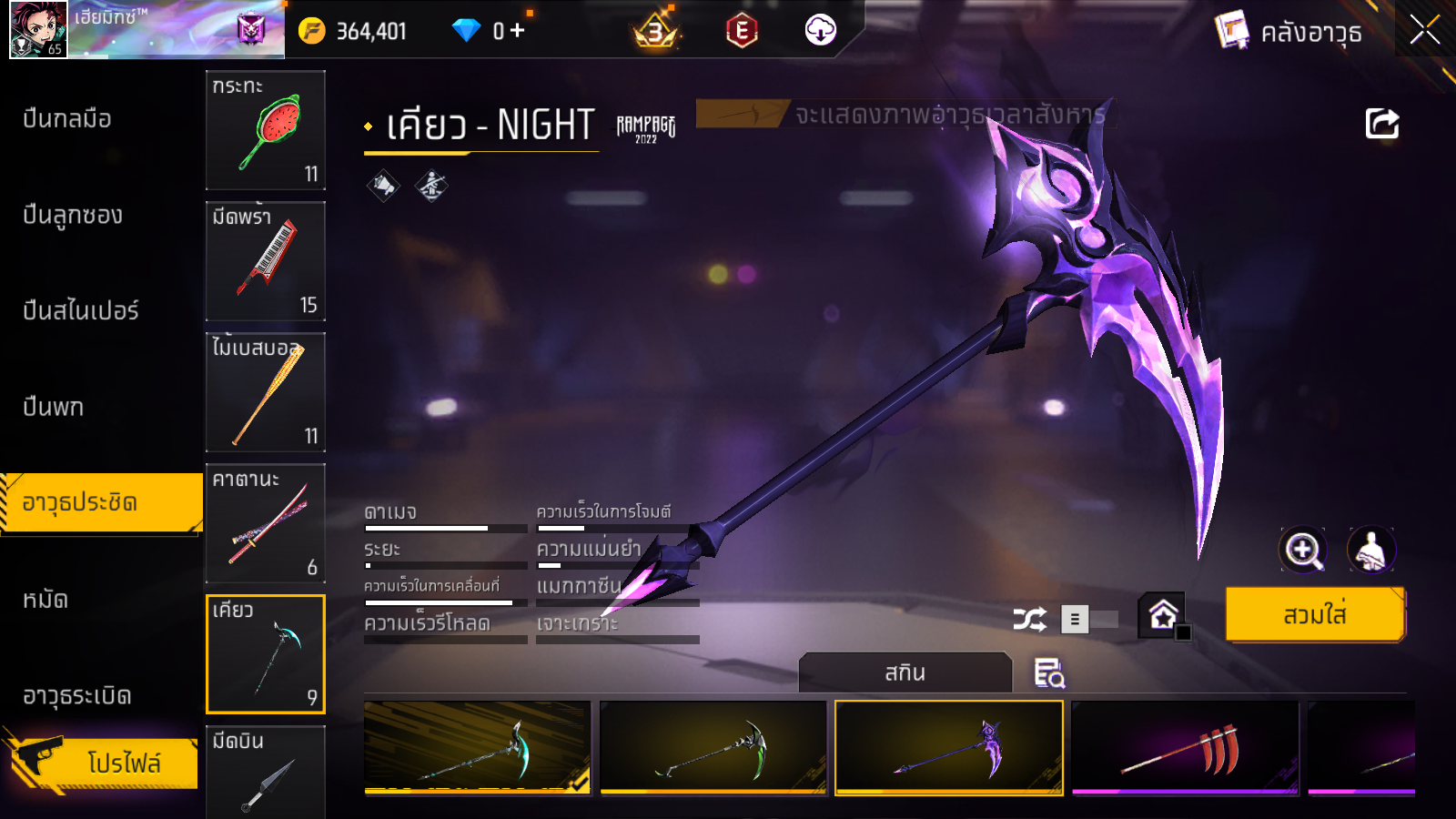This screenshot has width=1456, height=819.
Task: Zoom in with the magnifier button
Action: tap(1303, 550)
